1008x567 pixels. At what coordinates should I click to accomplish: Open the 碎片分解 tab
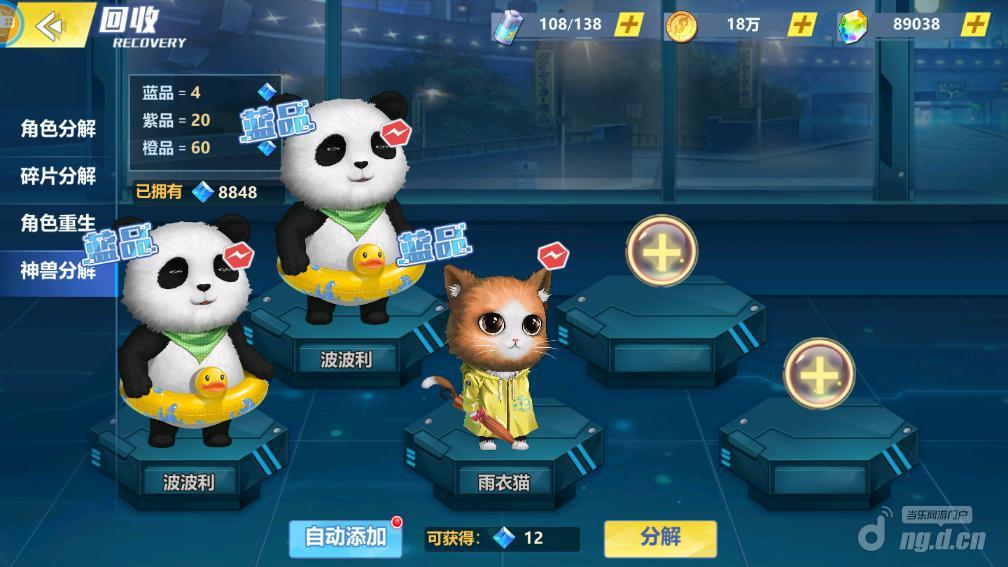pyautogui.click(x=58, y=176)
